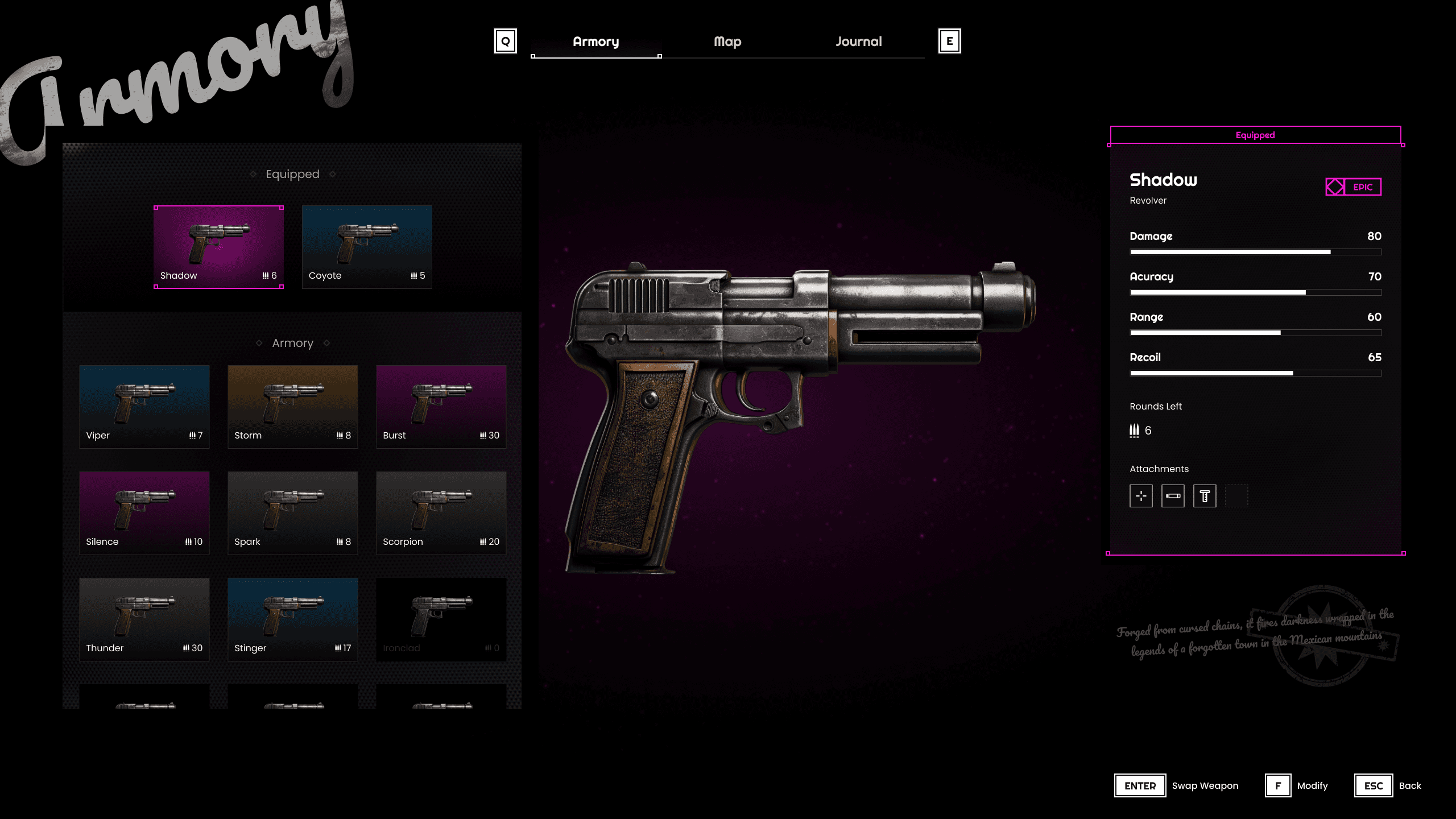This screenshot has width=1456, height=819.
Task: Open the Modify weapon option
Action: tap(1297, 785)
